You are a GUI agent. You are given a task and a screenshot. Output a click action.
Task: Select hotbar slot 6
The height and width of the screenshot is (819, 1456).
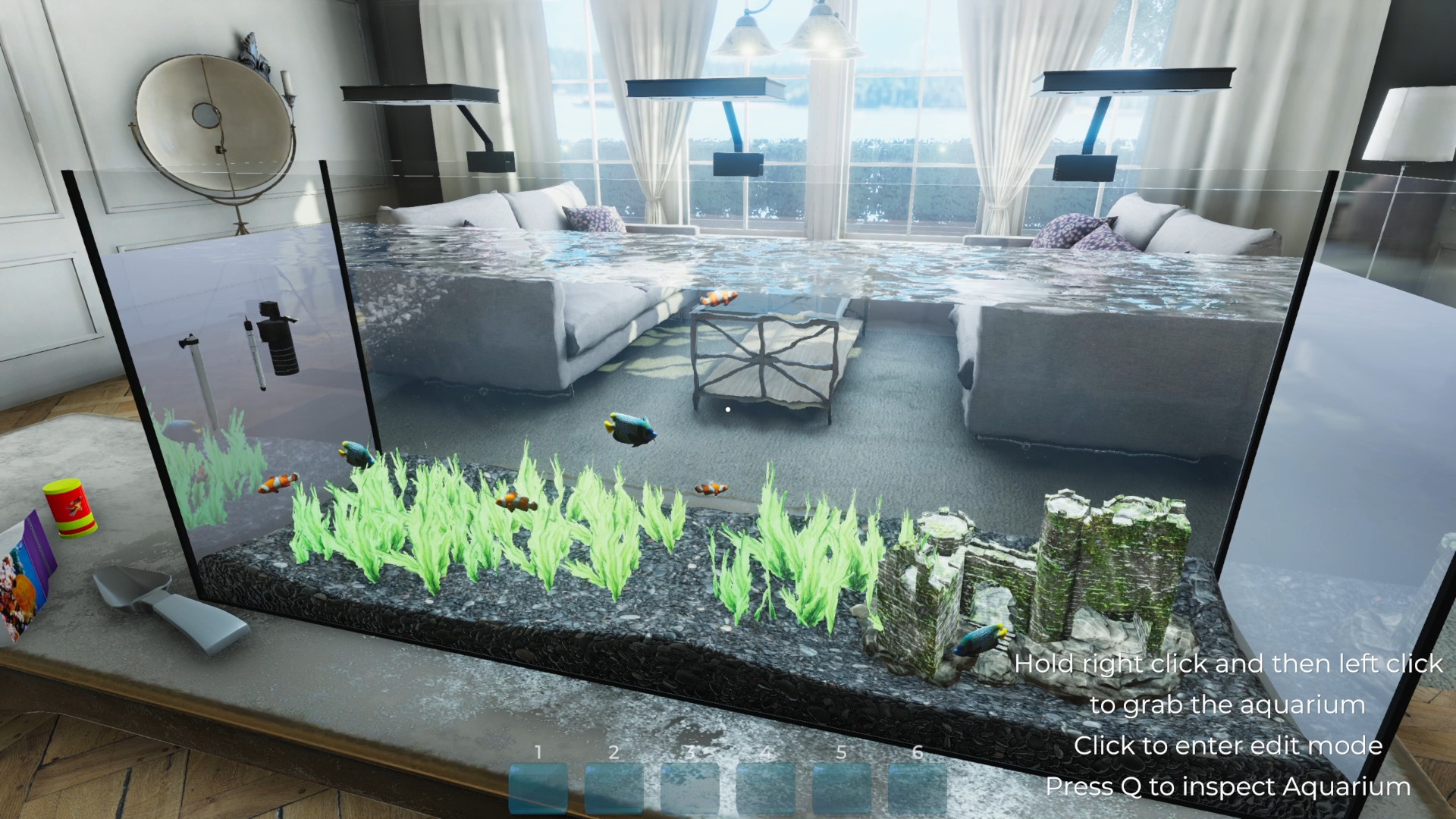pos(919,789)
